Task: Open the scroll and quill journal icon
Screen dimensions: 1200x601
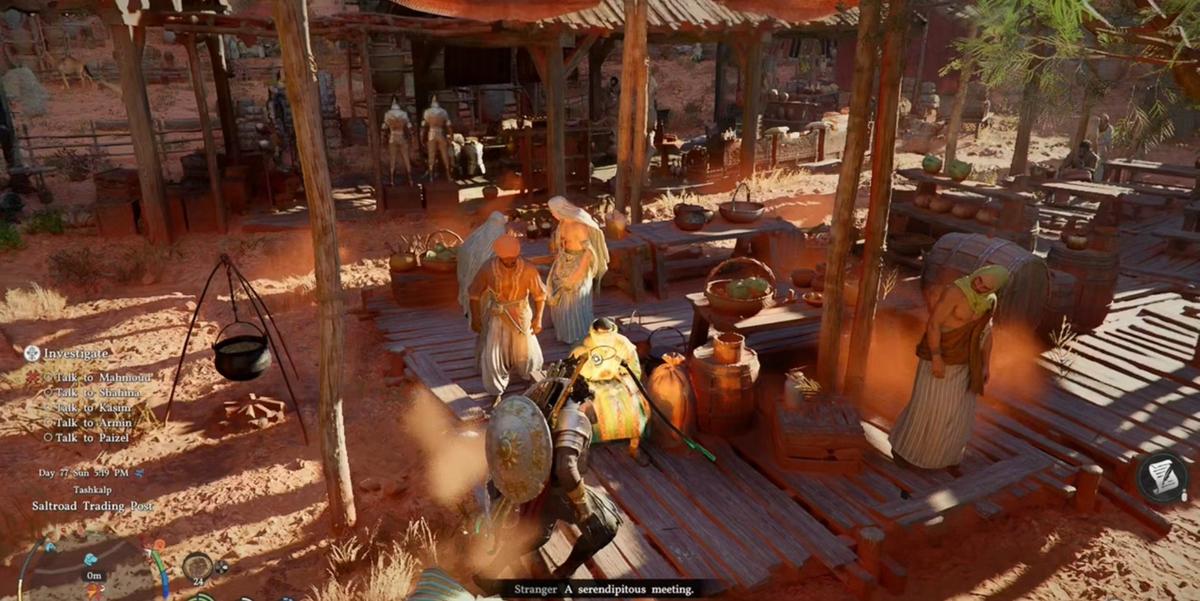Action: 1162,476
